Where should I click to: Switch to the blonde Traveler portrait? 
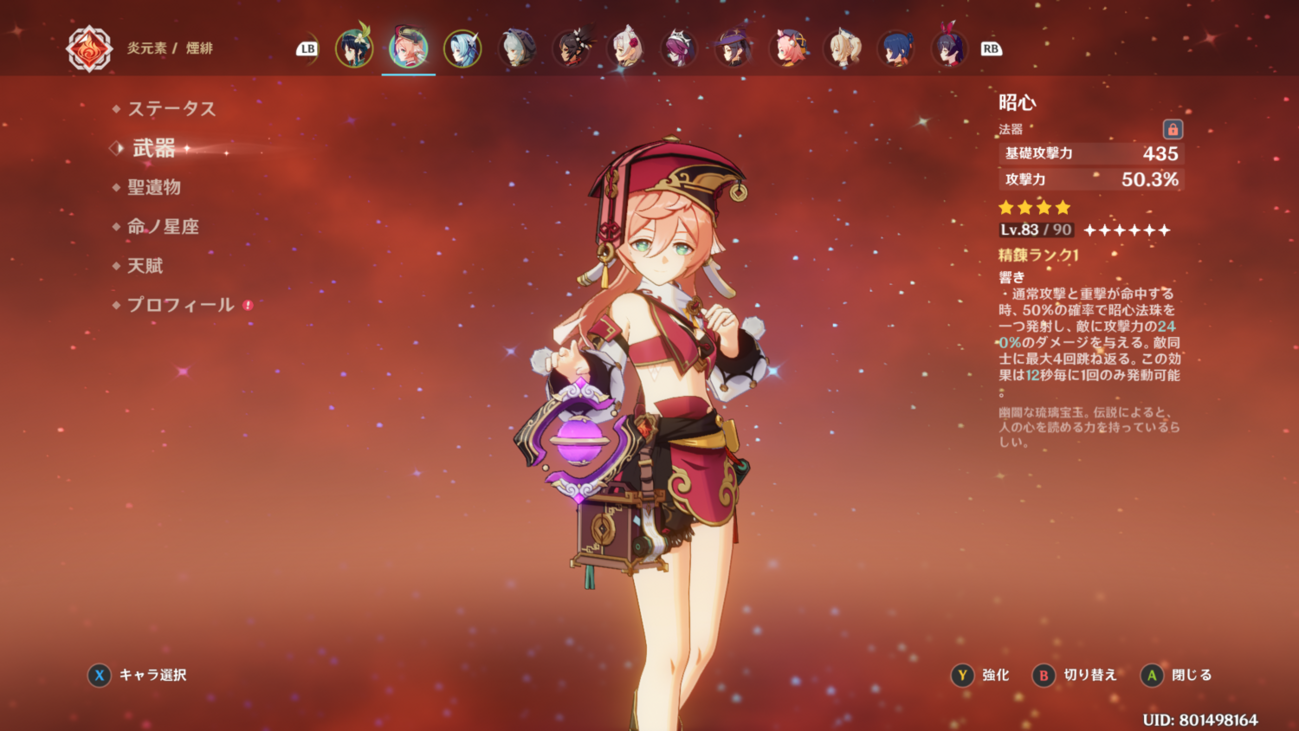842,48
